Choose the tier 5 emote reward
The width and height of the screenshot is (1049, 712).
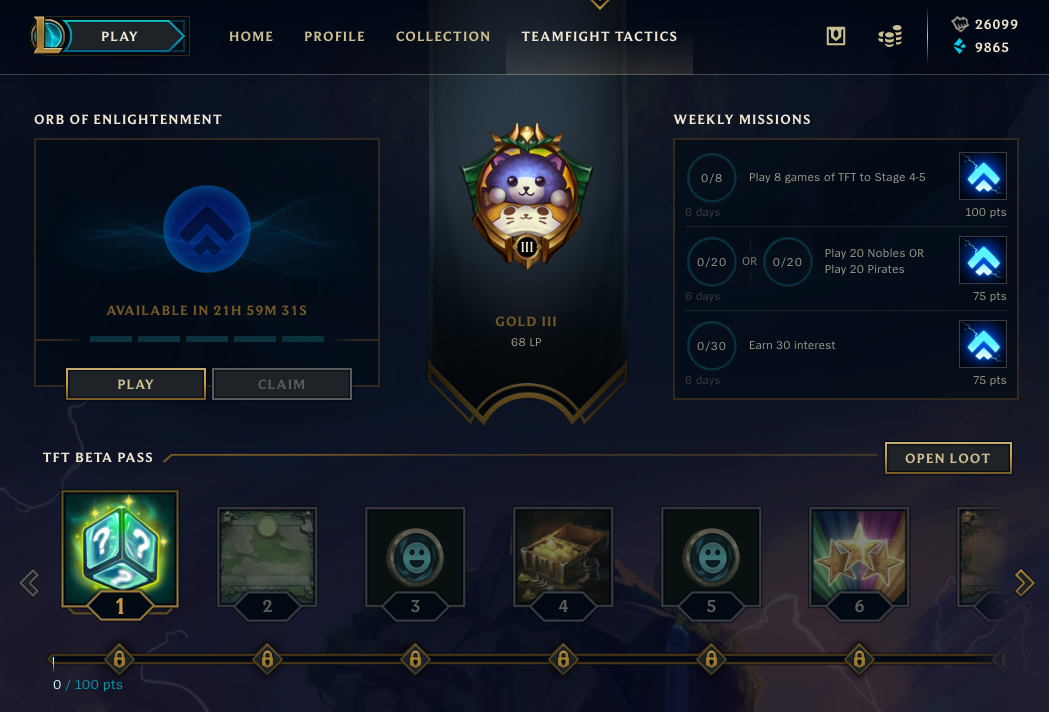point(711,555)
